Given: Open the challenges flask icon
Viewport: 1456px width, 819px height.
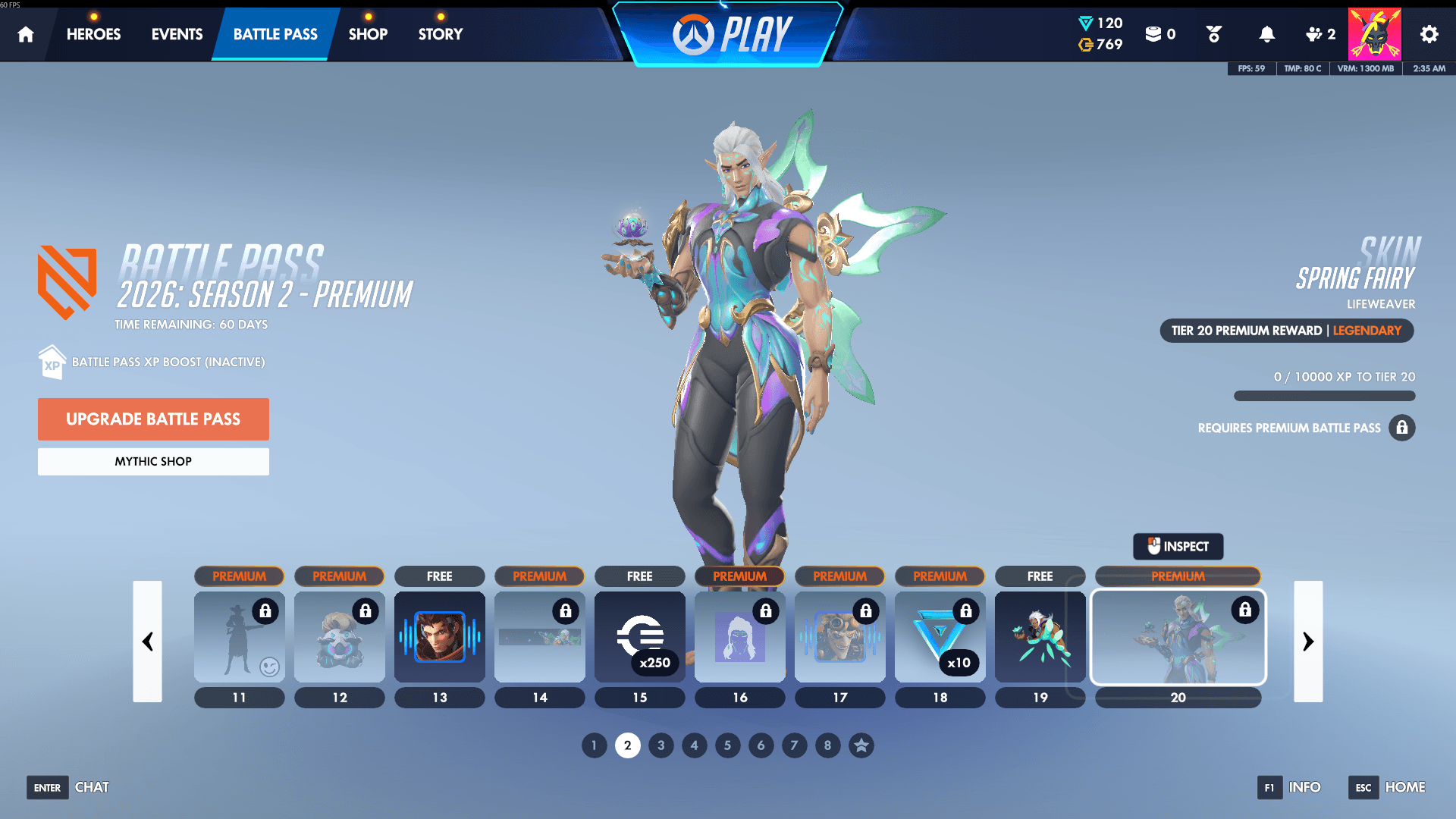Looking at the screenshot, I should [x=1213, y=34].
